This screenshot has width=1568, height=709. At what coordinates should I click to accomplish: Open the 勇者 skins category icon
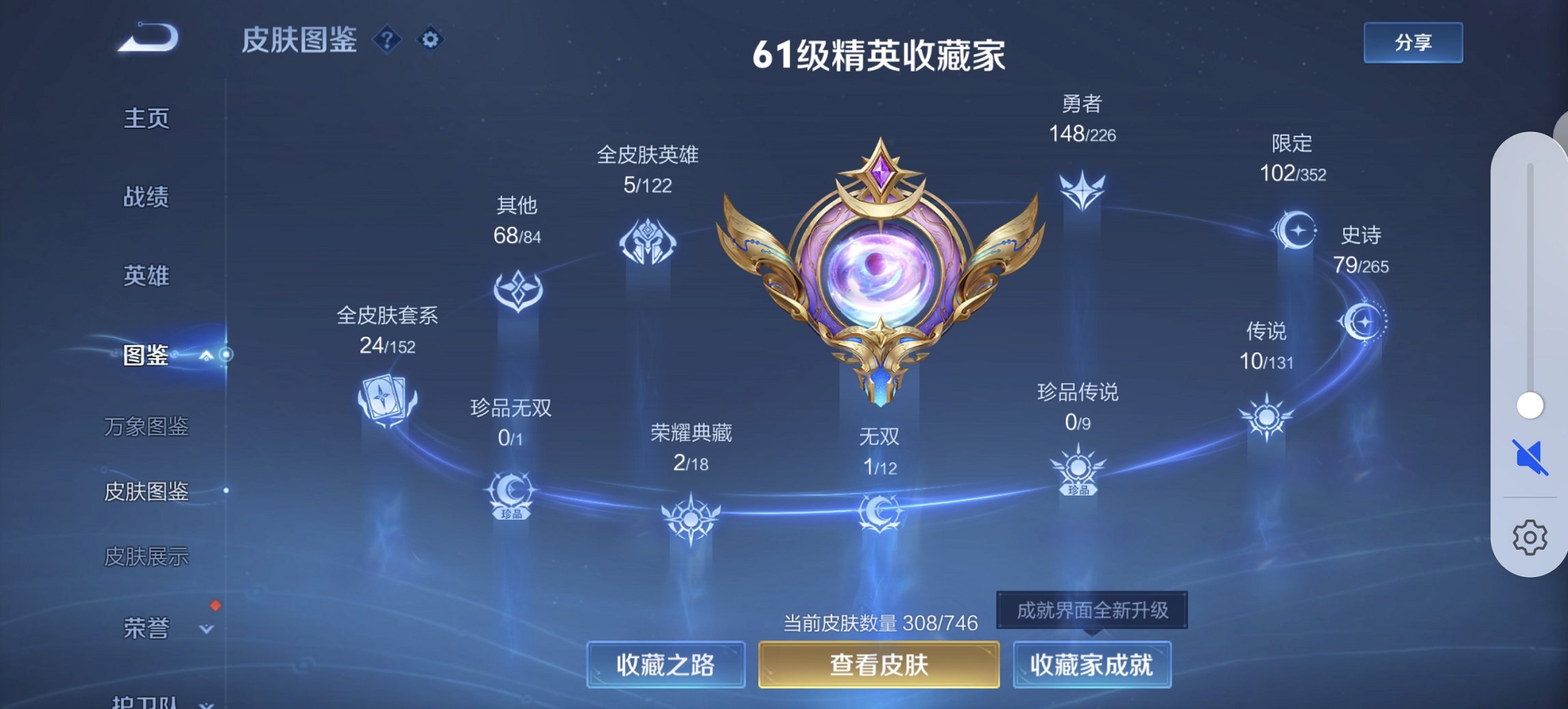point(1081,191)
